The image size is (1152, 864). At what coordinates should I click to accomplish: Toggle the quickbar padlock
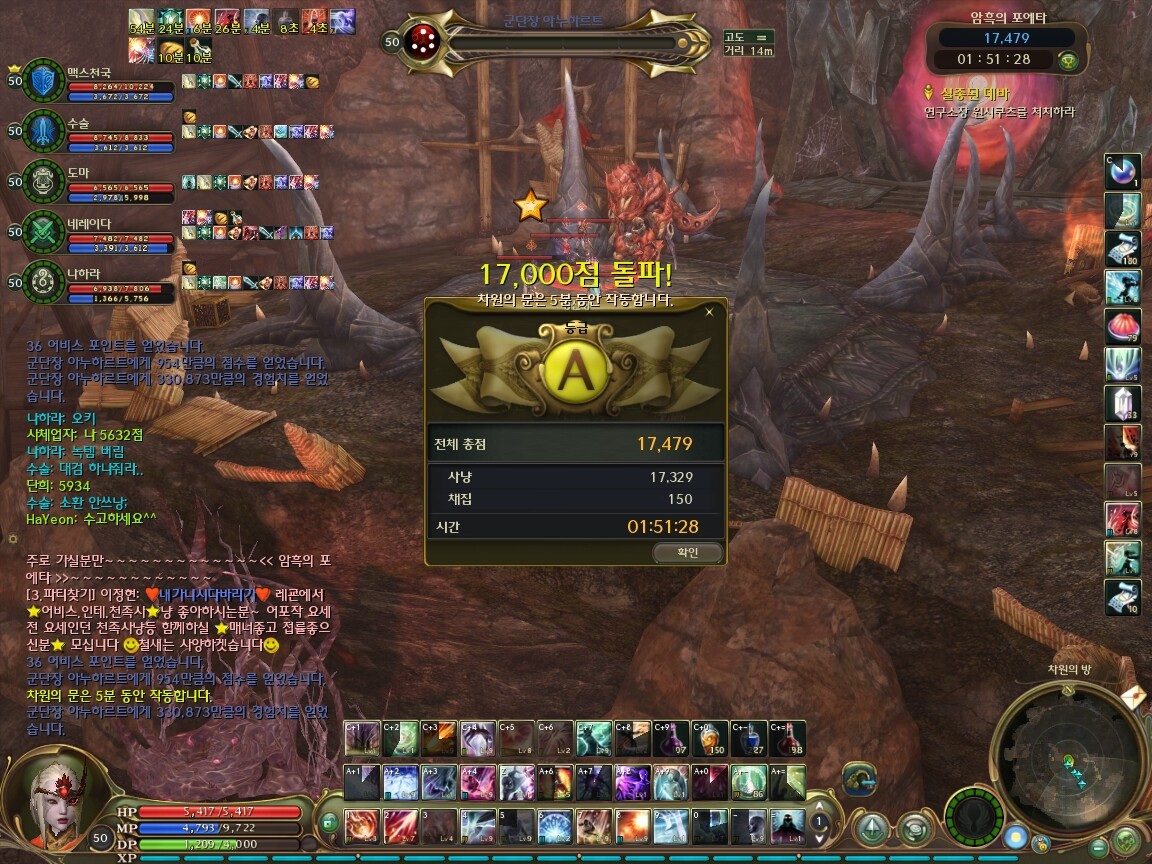point(329,823)
